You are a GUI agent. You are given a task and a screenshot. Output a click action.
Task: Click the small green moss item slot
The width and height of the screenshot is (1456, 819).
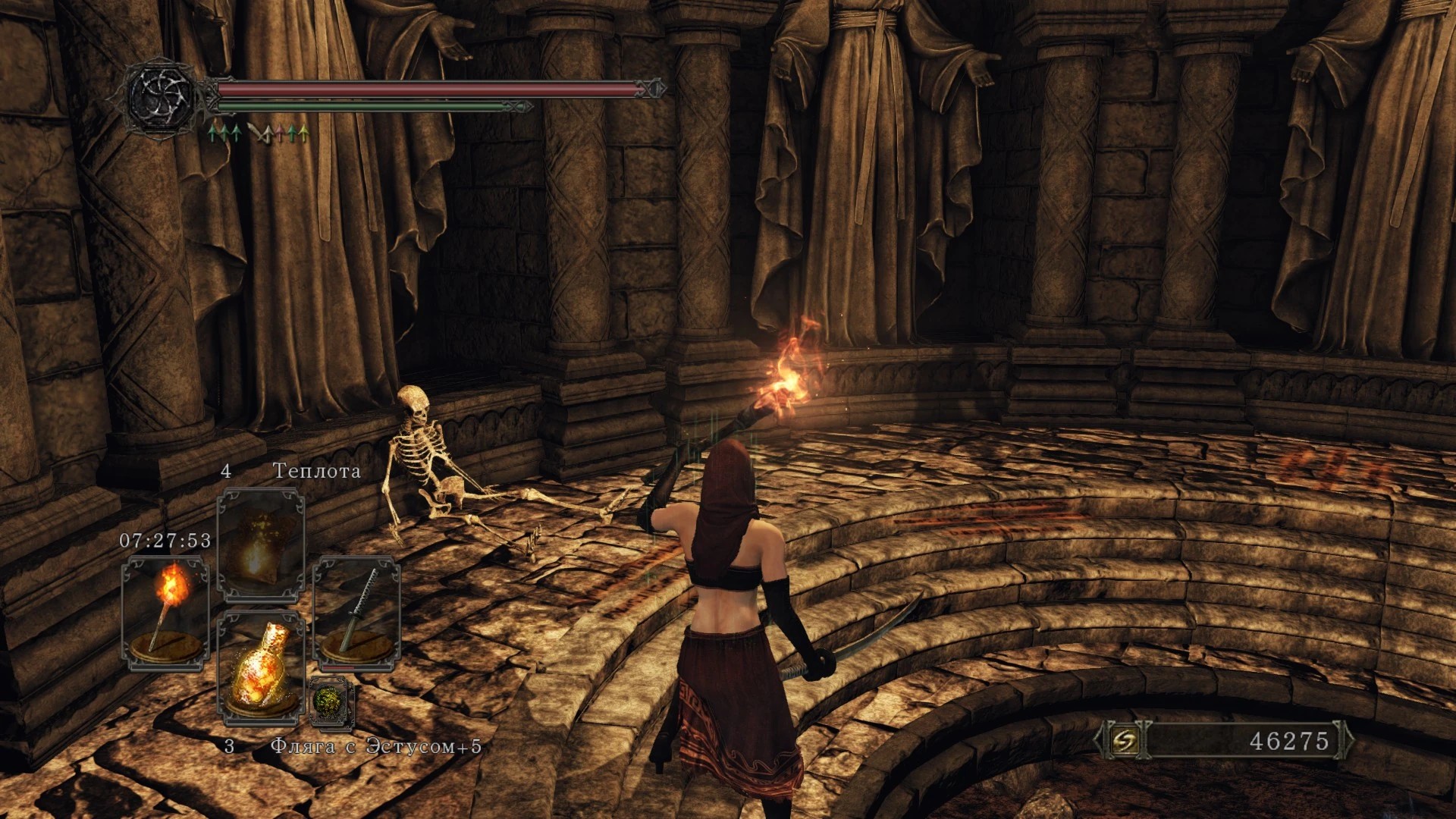pos(331,701)
